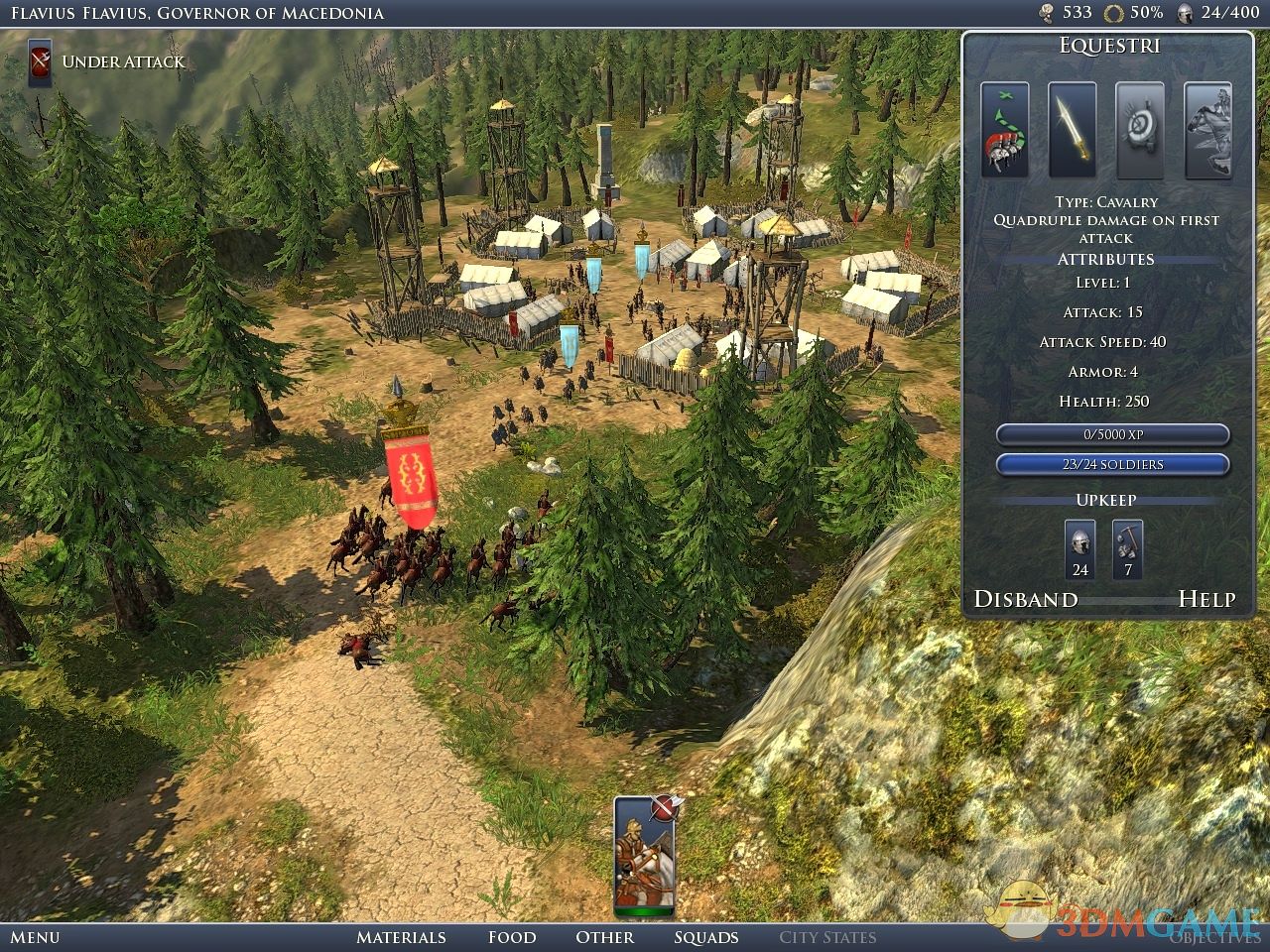Switch to the Other resources panel
Screen dimensions: 1270x952
pos(604,937)
